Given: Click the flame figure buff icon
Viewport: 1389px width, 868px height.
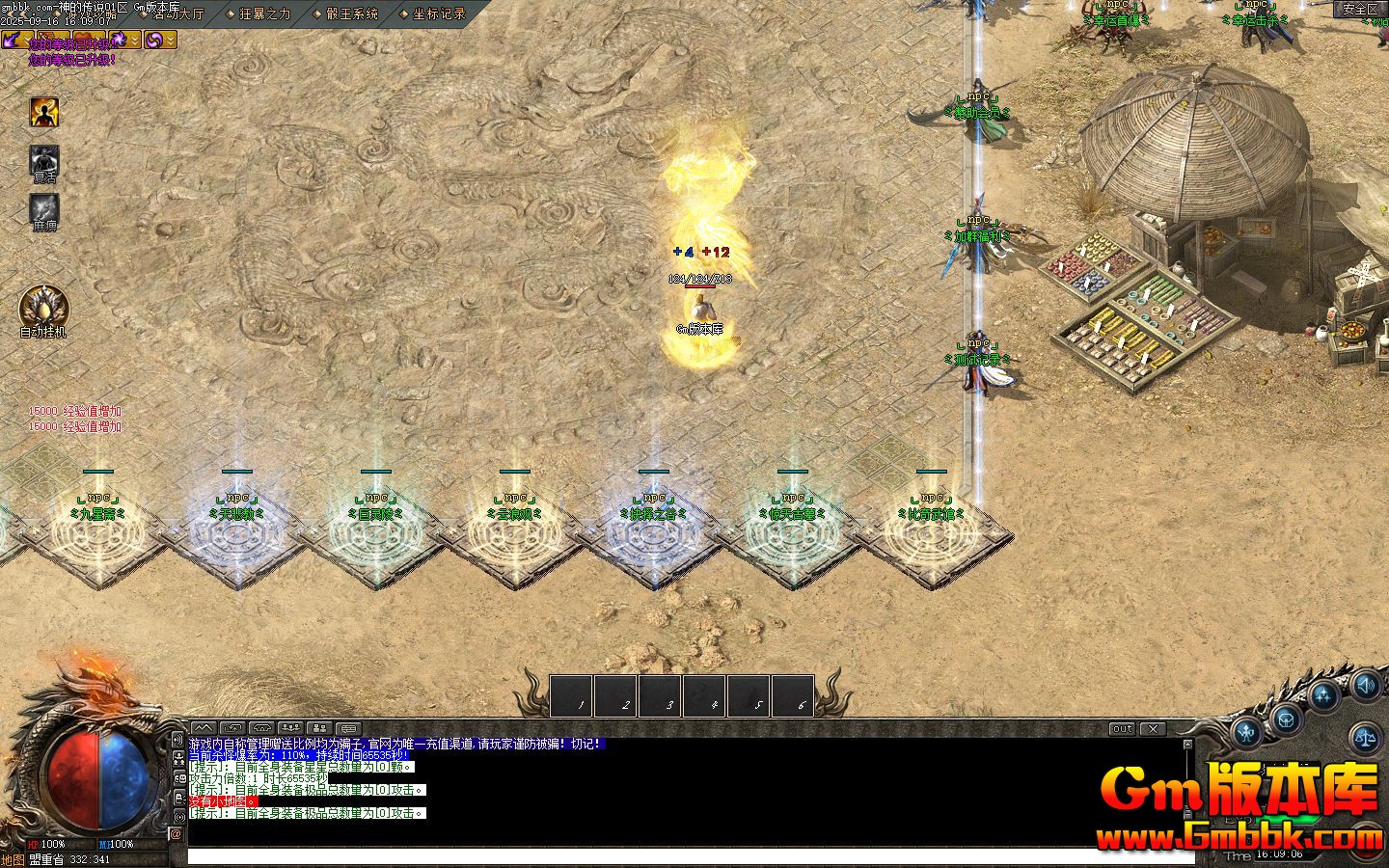Looking at the screenshot, I should coord(44,113).
